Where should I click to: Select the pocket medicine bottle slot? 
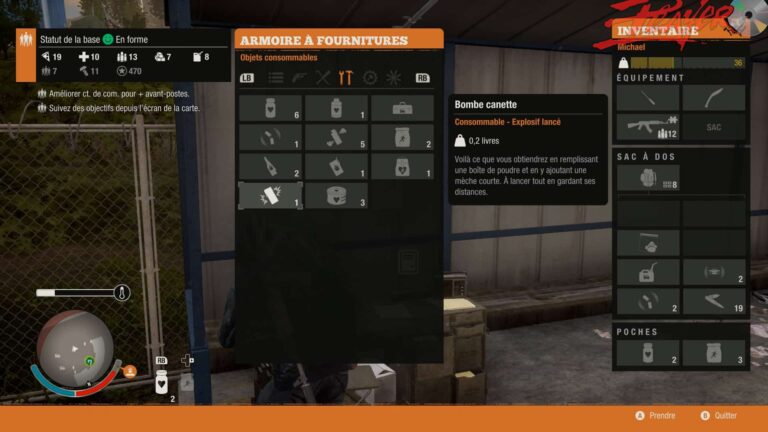tap(647, 353)
